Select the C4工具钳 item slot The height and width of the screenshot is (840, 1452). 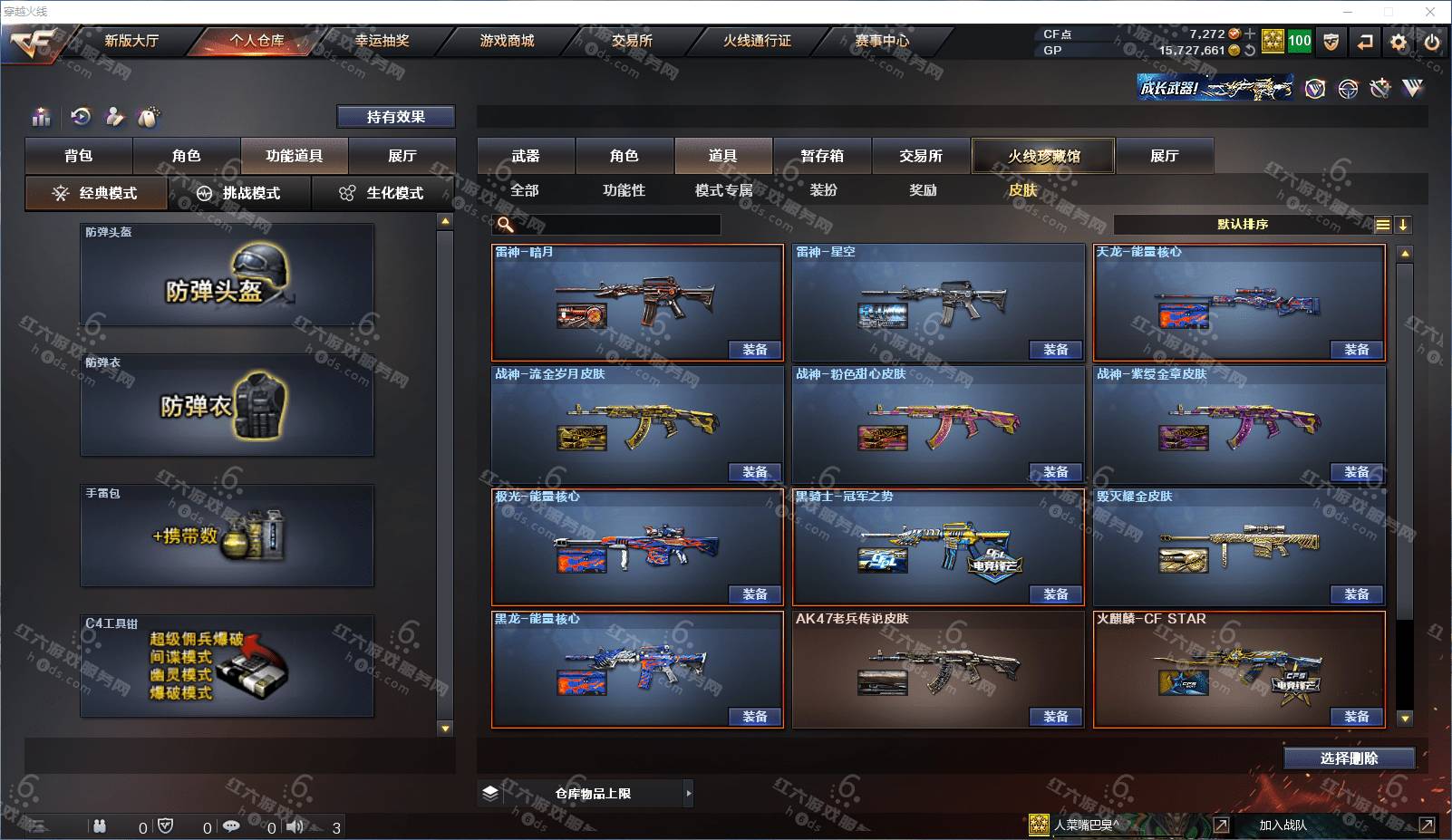click(x=227, y=666)
